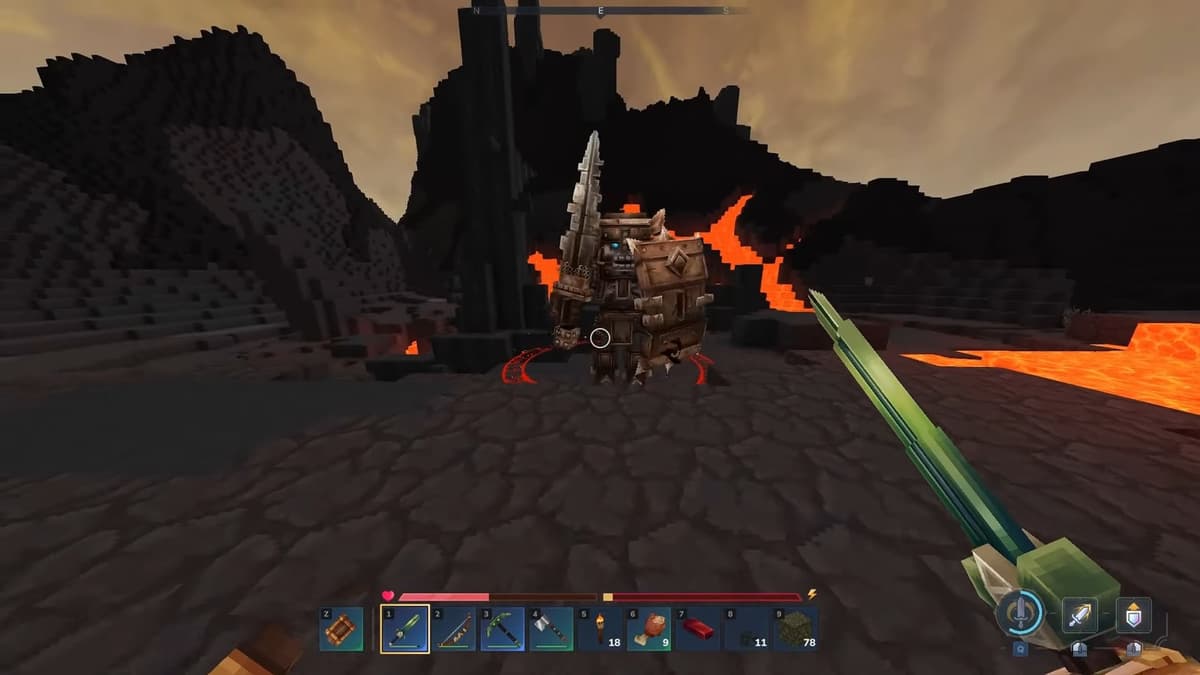1200x675 pixels.
Task: Select the green sword in hotbar slot 1
Action: [405, 630]
